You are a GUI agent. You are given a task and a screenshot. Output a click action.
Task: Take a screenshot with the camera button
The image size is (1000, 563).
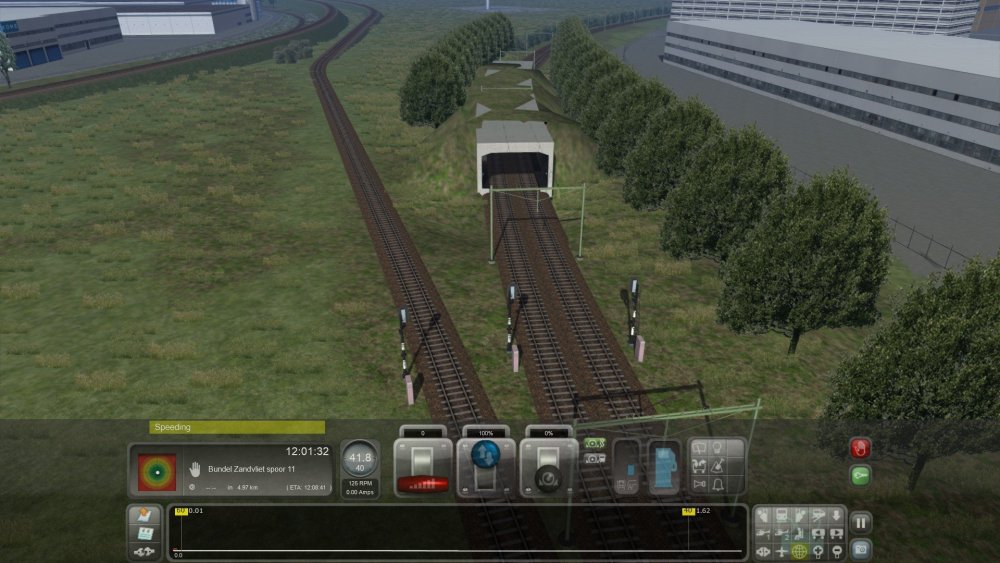860,549
